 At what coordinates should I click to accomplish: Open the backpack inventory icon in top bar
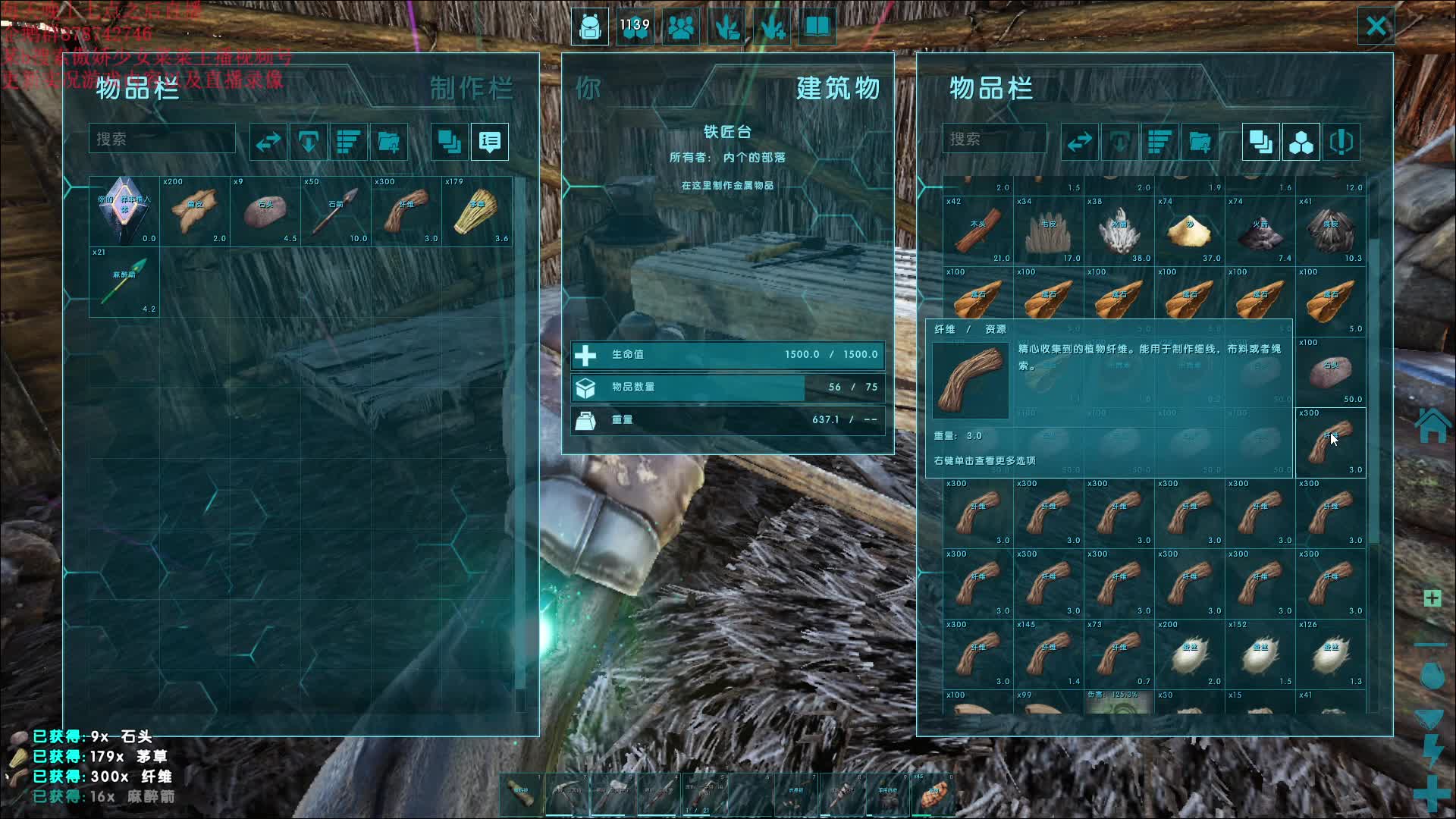tap(590, 27)
